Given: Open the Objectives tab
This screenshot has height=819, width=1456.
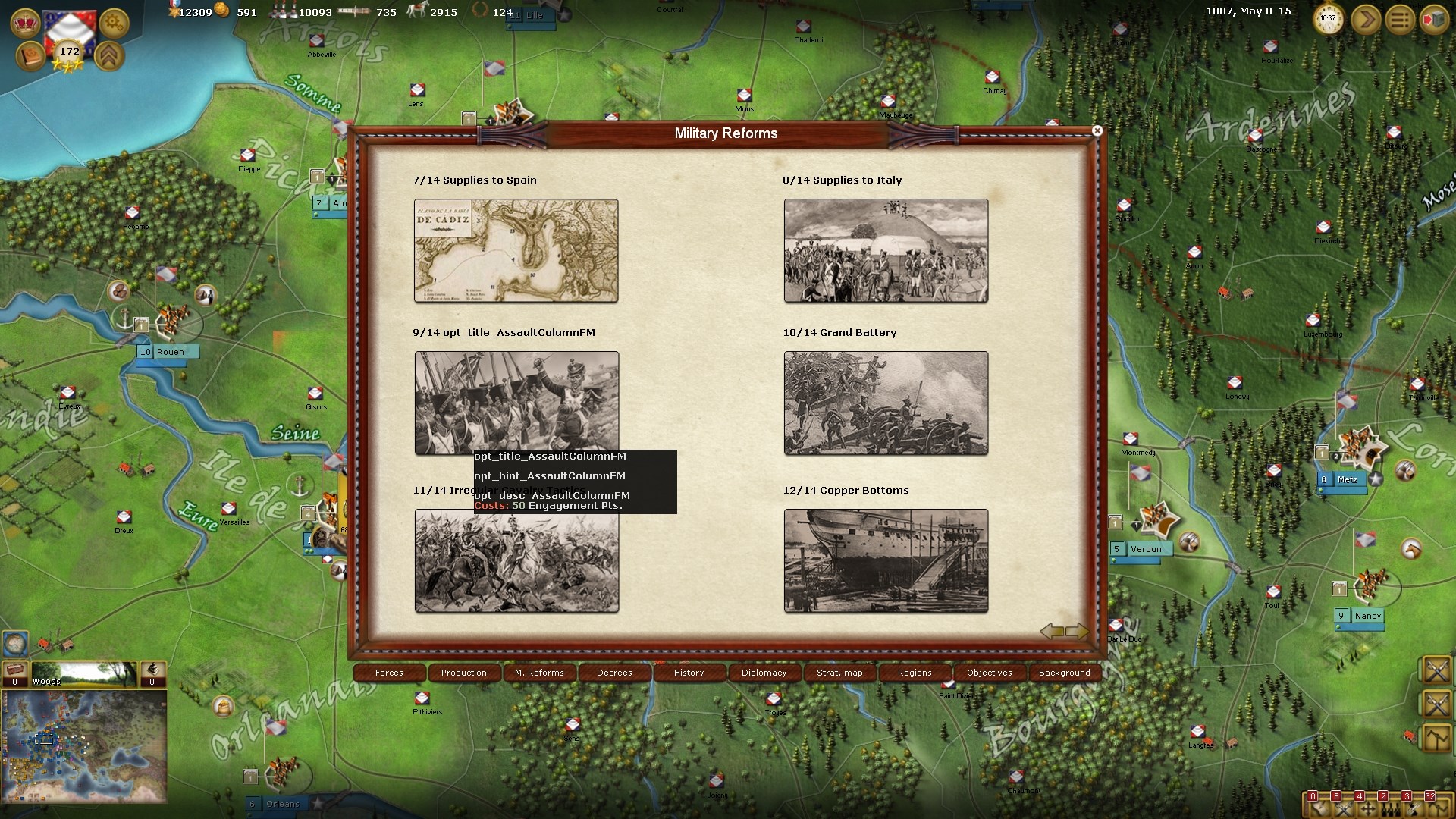Looking at the screenshot, I should coord(990,673).
